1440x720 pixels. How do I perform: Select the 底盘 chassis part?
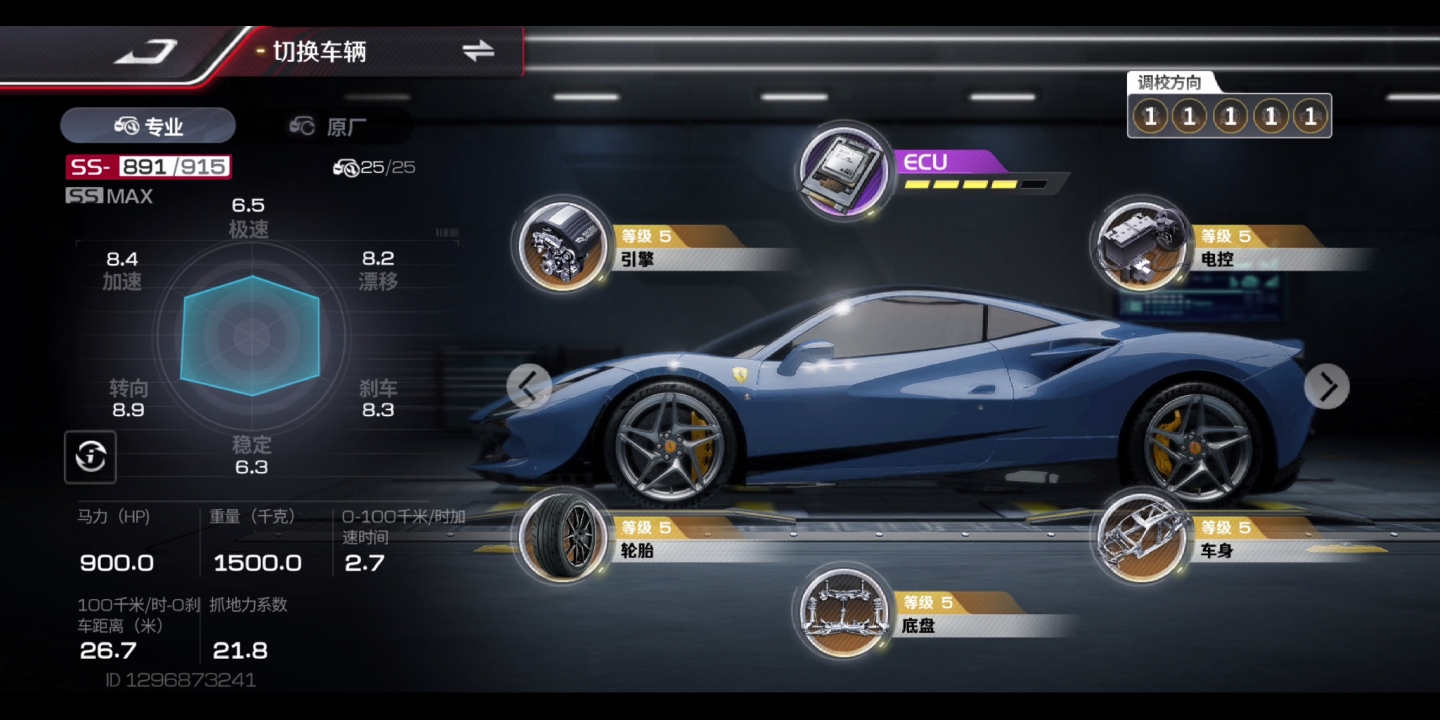coord(843,612)
